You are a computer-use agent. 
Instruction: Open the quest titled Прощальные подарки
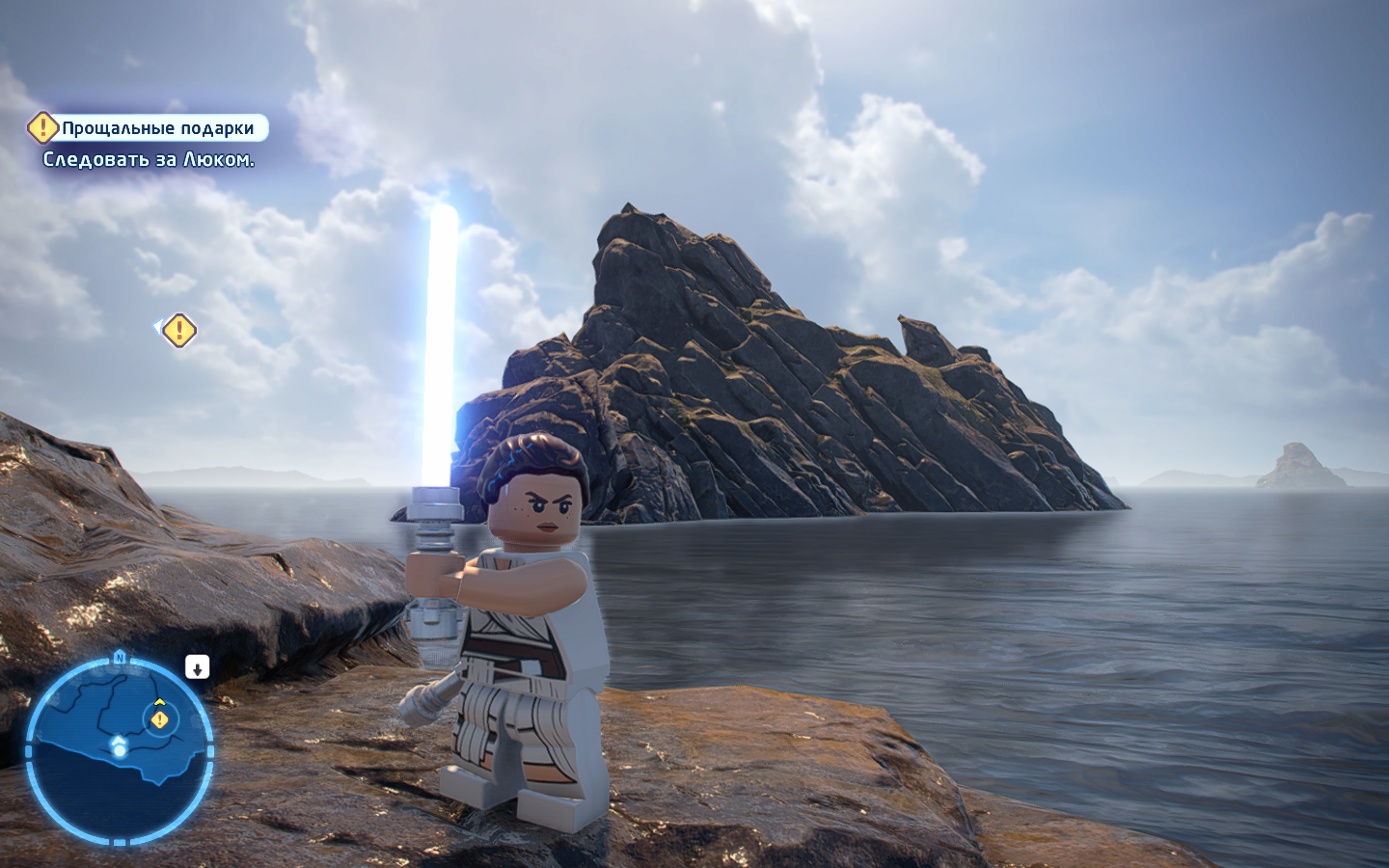click(159, 127)
